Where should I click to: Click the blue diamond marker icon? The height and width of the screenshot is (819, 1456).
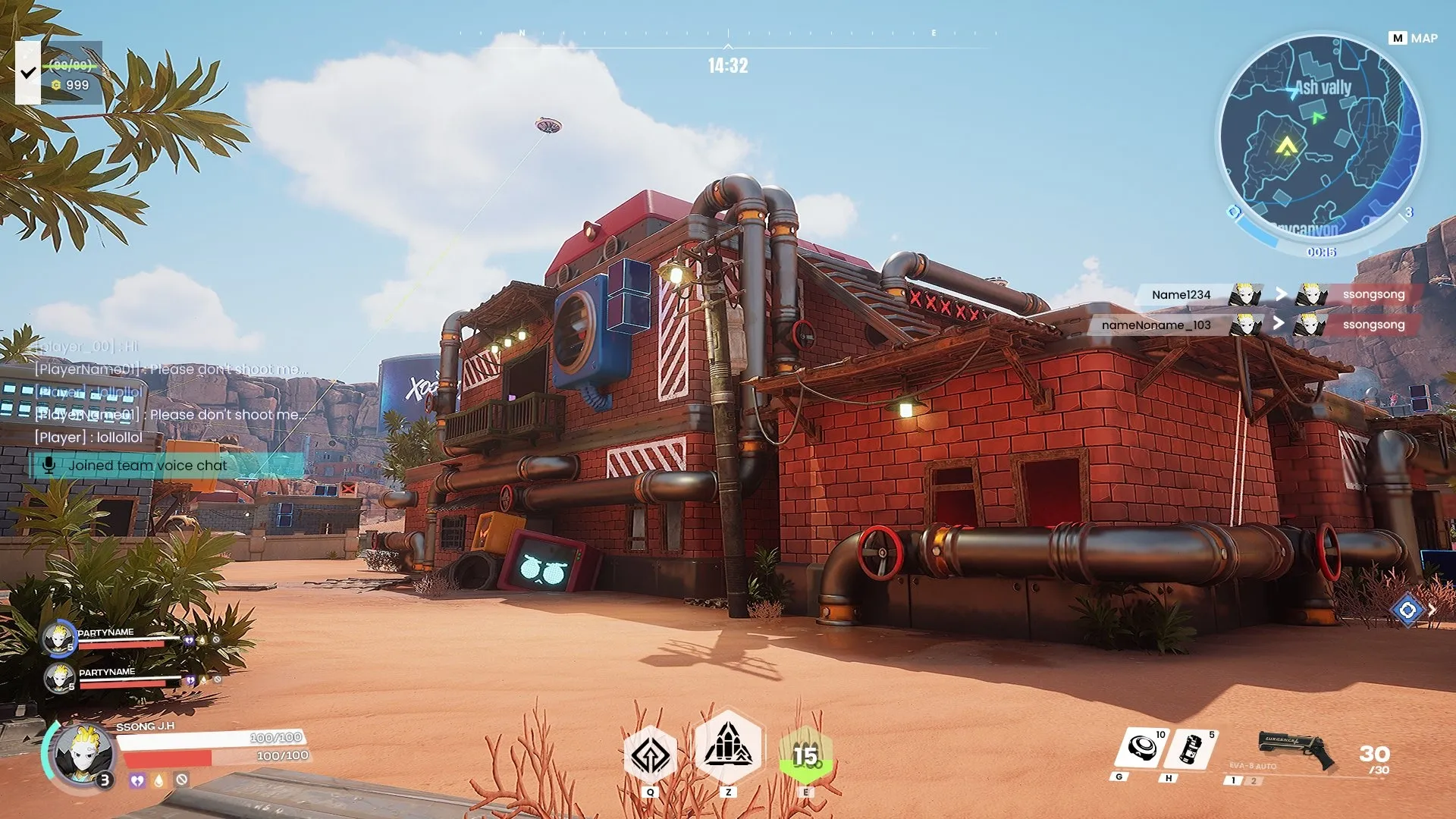click(1407, 610)
